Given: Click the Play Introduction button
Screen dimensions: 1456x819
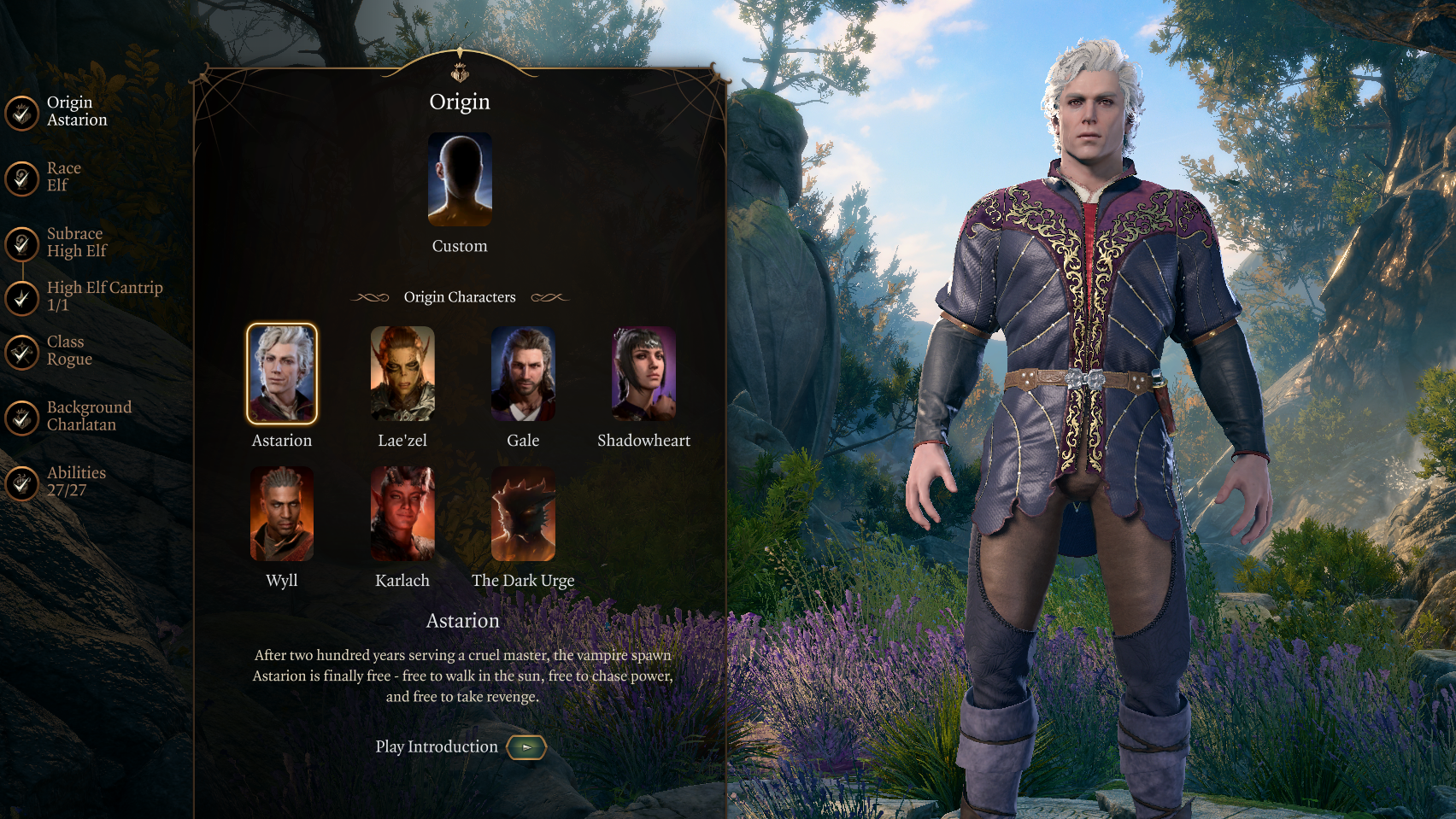Looking at the screenshot, I should (525, 747).
